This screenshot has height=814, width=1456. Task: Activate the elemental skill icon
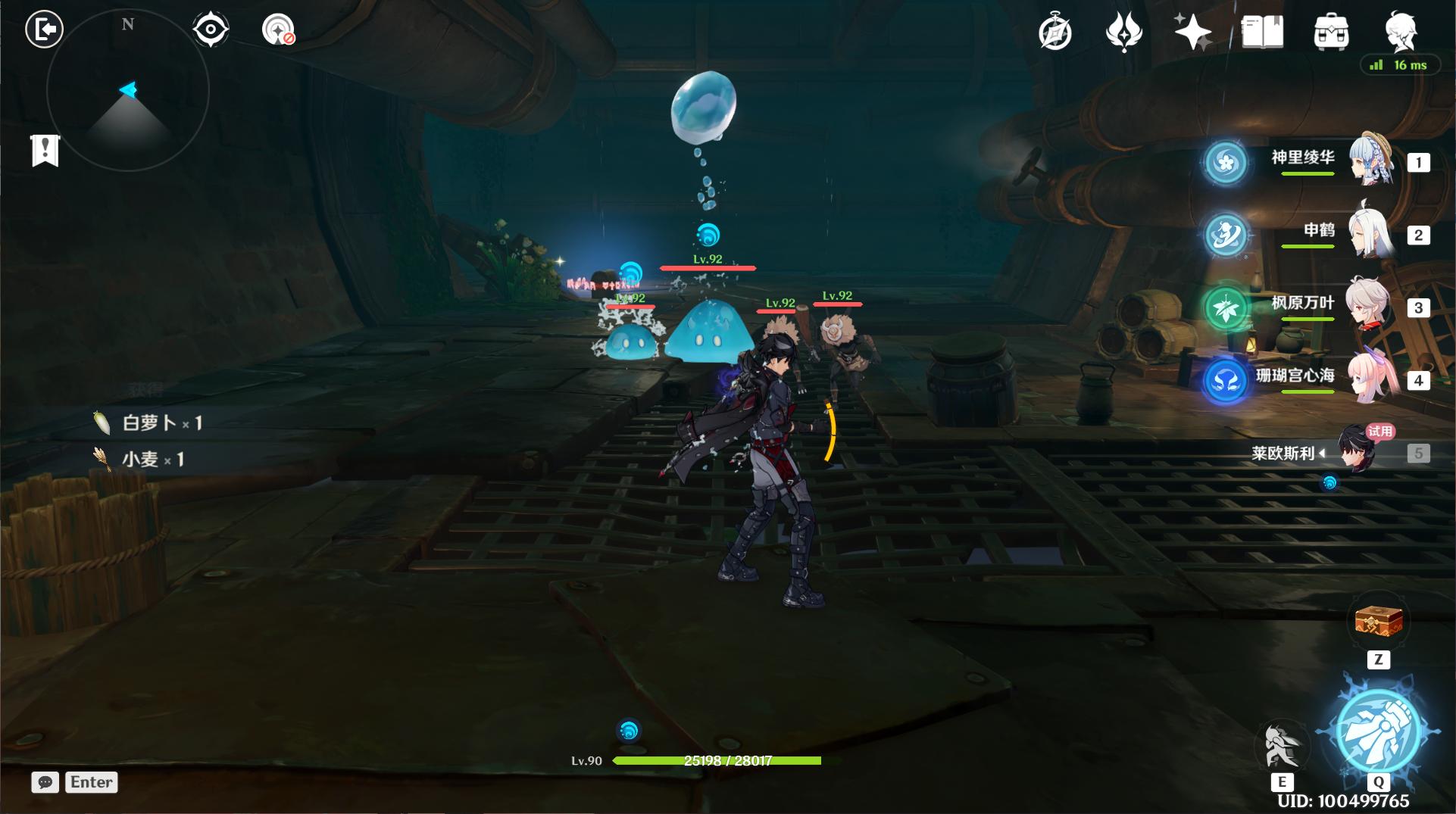coord(1282,746)
